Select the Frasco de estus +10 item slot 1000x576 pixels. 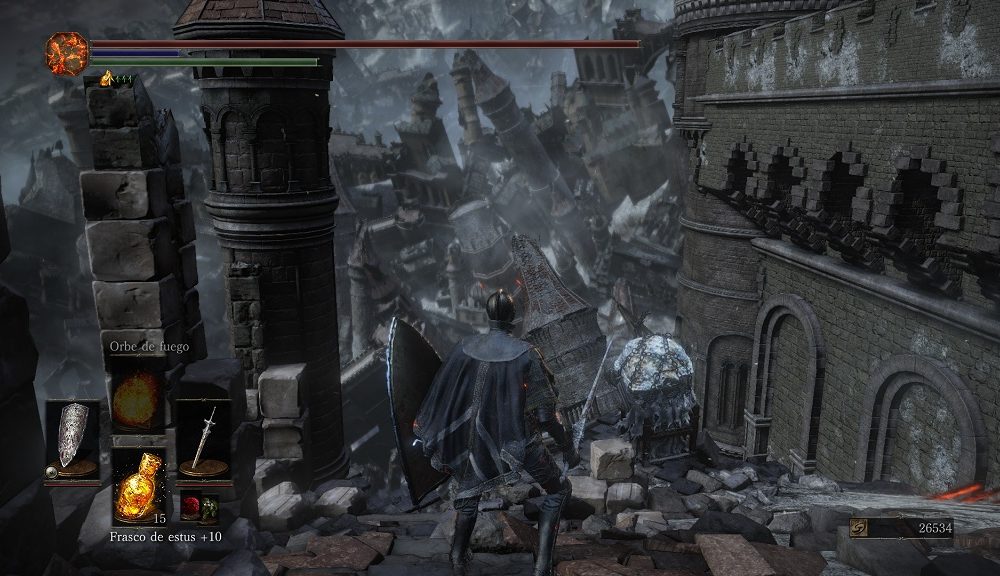[138, 484]
